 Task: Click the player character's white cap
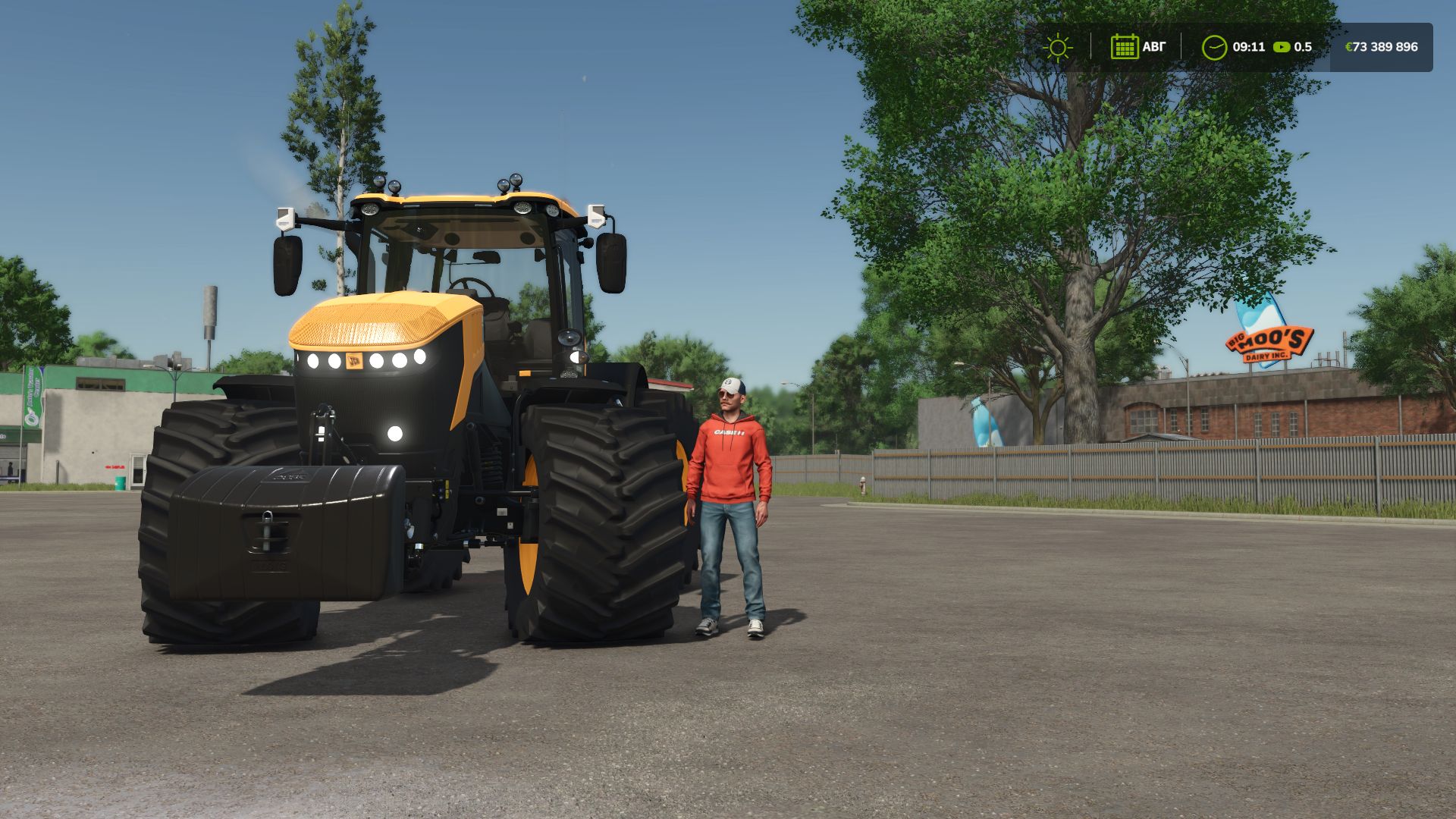[x=729, y=387]
